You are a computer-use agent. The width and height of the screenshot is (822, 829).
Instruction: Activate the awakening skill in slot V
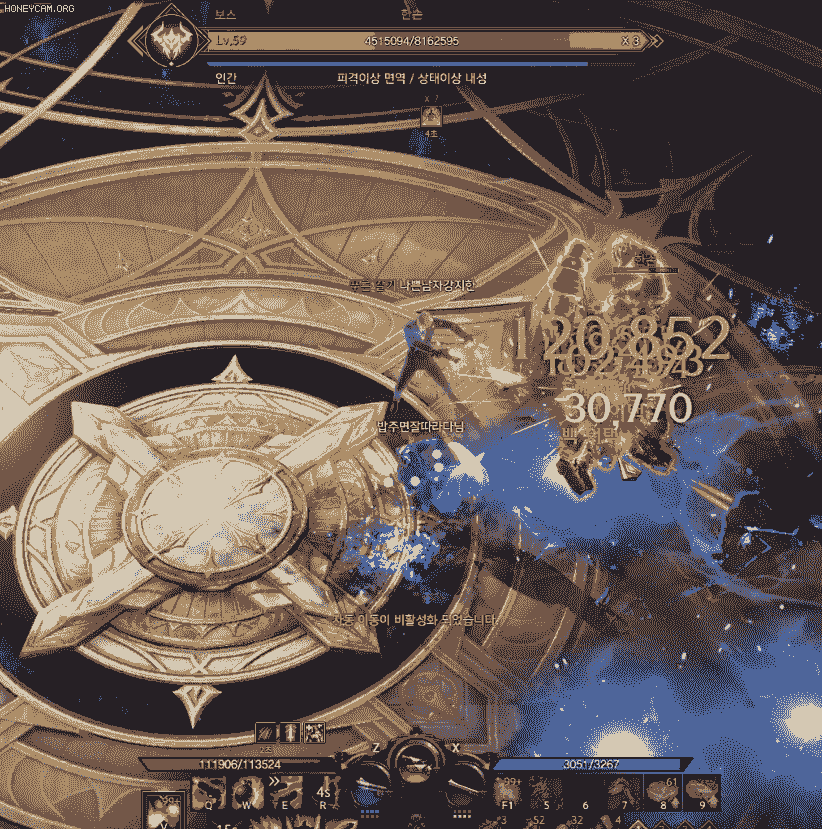click(x=160, y=807)
